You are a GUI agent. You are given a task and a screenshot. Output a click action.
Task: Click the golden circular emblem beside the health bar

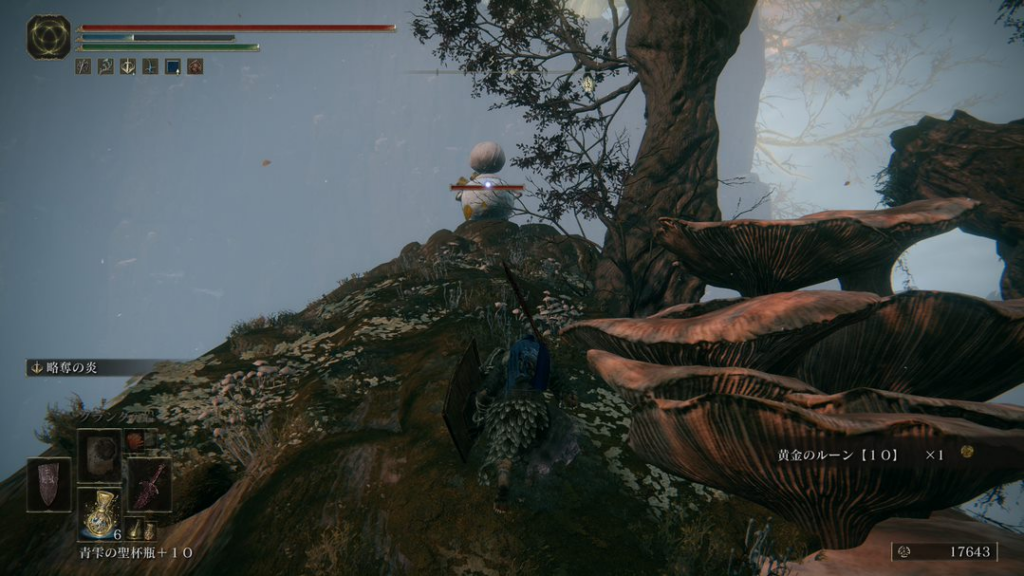pyautogui.click(x=48, y=37)
